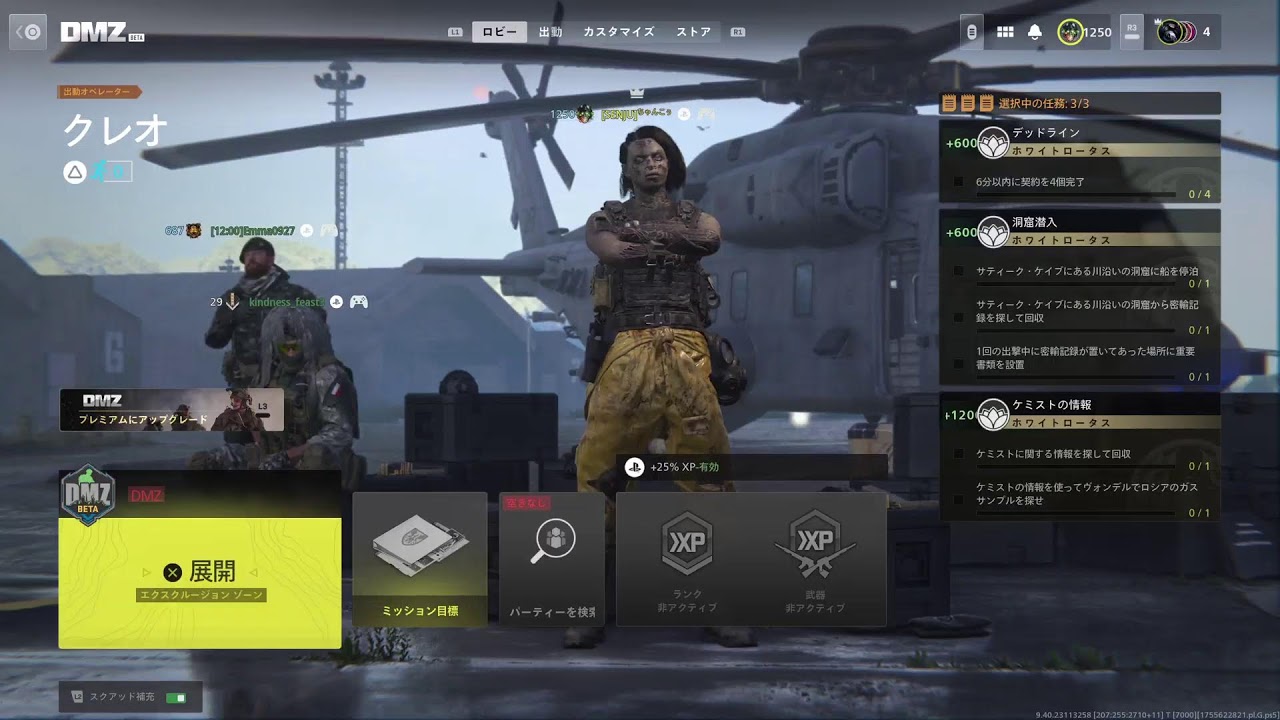Switch to the カスタマイズ tab
1280x720 pixels.
click(x=618, y=32)
